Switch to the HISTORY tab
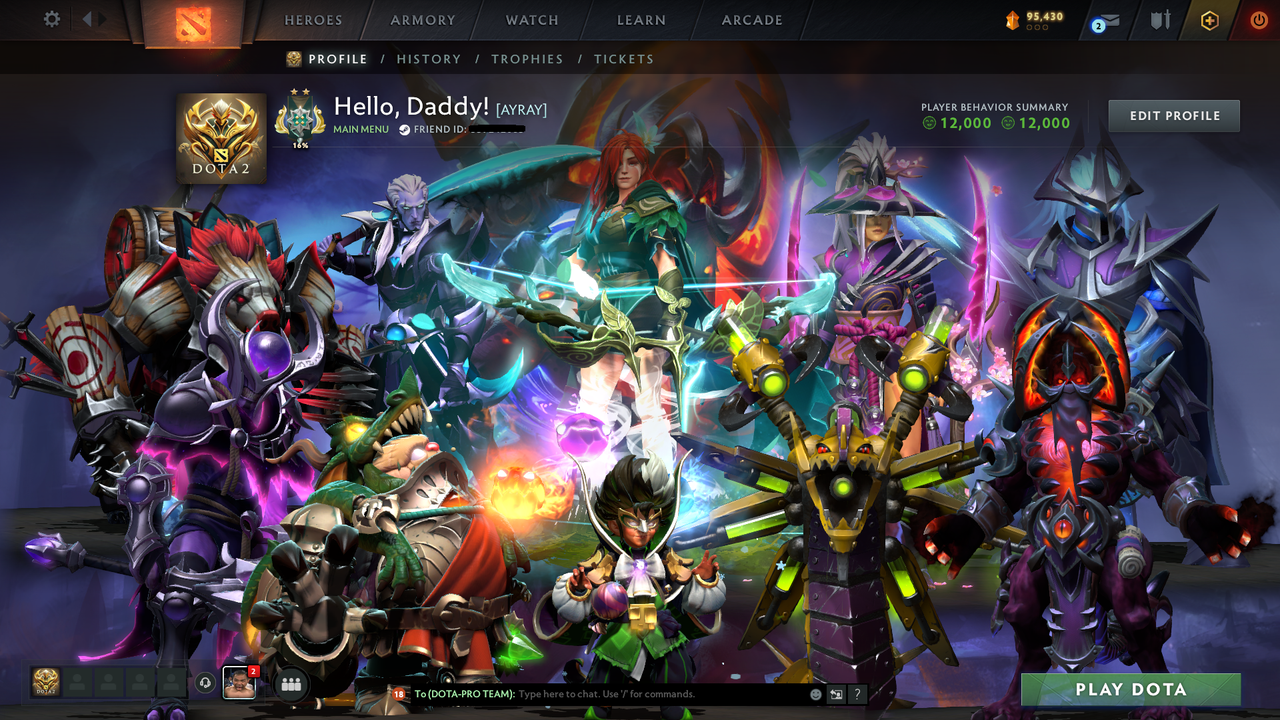This screenshot has width=1280, height=720. pyautogui.click(x=429, y=59)
